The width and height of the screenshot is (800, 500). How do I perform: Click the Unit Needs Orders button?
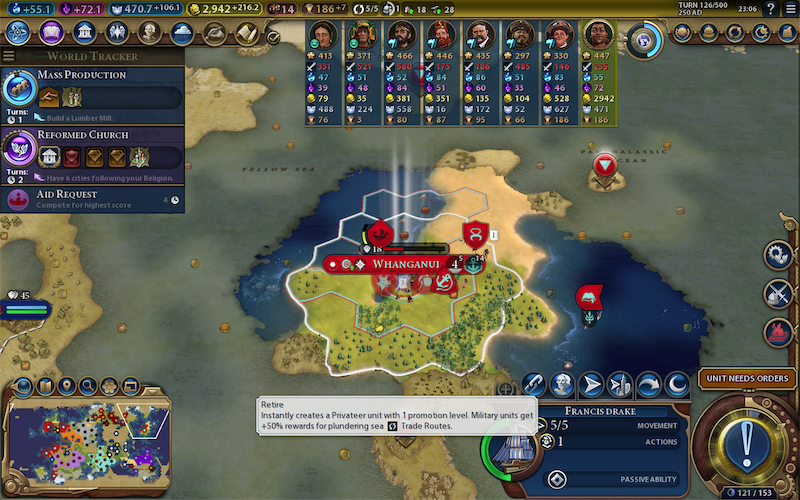click(x=744, y=379)
